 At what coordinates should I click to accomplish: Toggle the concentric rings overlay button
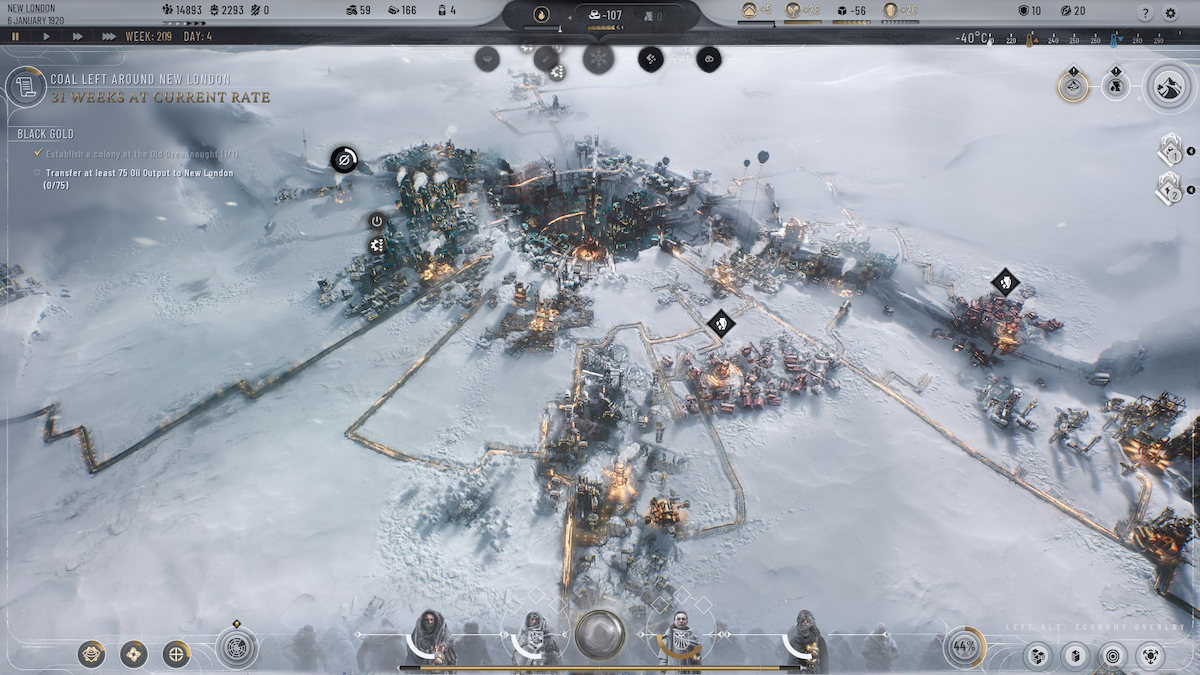pyautogui.click(x=1111, y=656)
